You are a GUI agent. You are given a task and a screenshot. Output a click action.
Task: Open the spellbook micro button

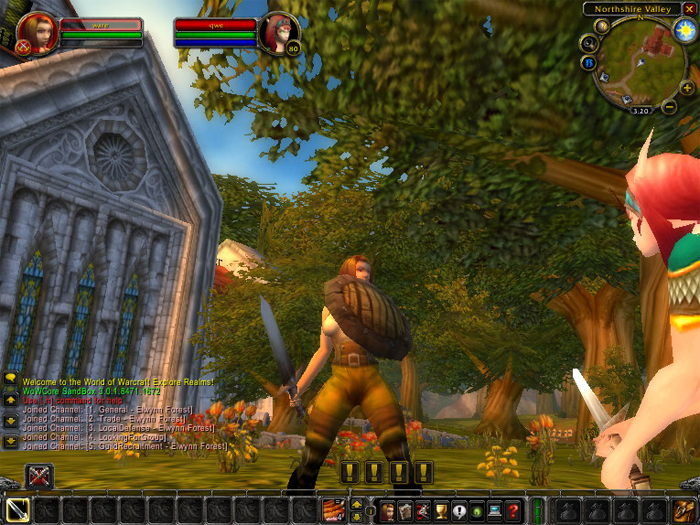pos(405,511)
